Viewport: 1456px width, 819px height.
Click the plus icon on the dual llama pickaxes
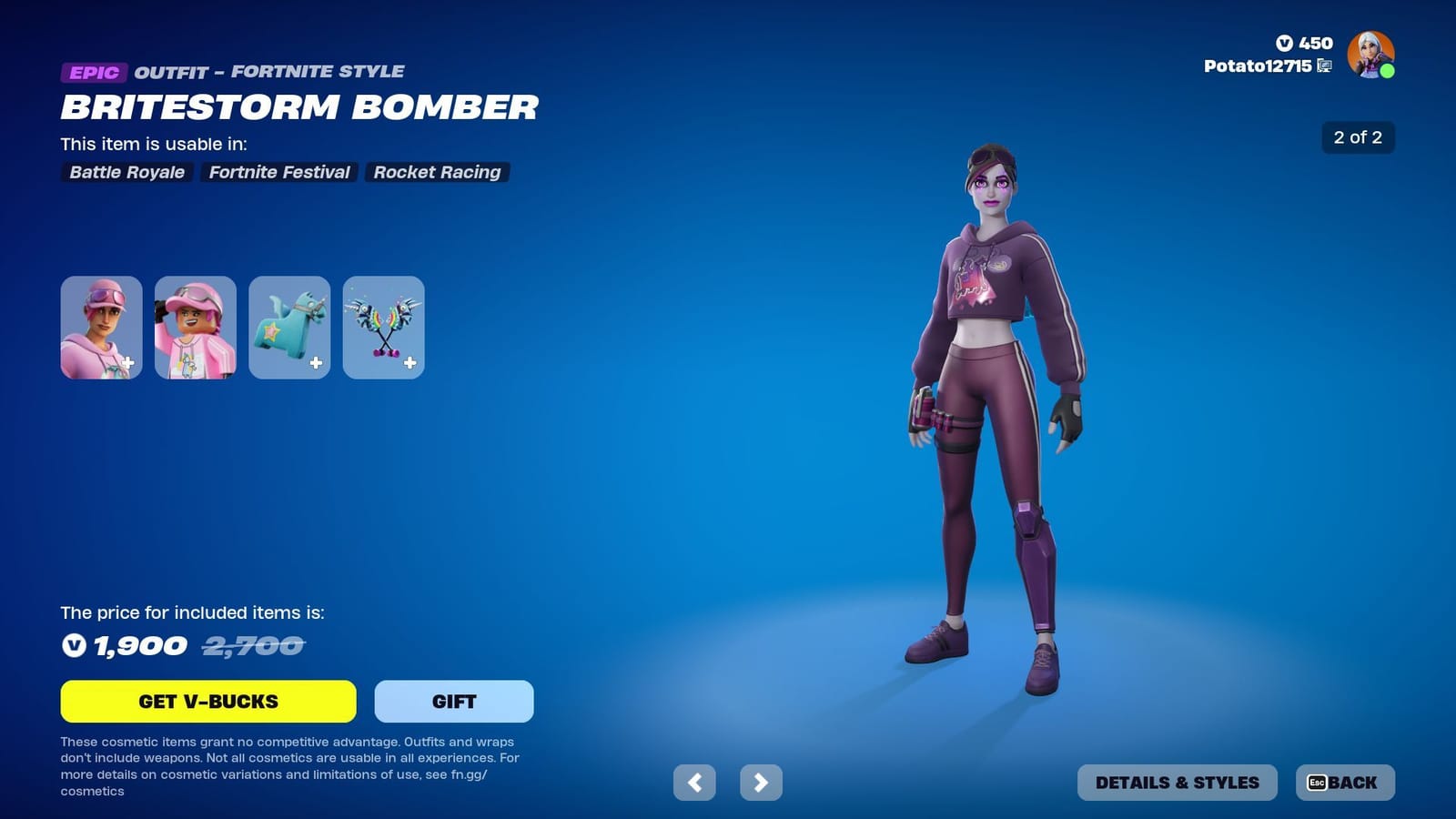[409, 364]
